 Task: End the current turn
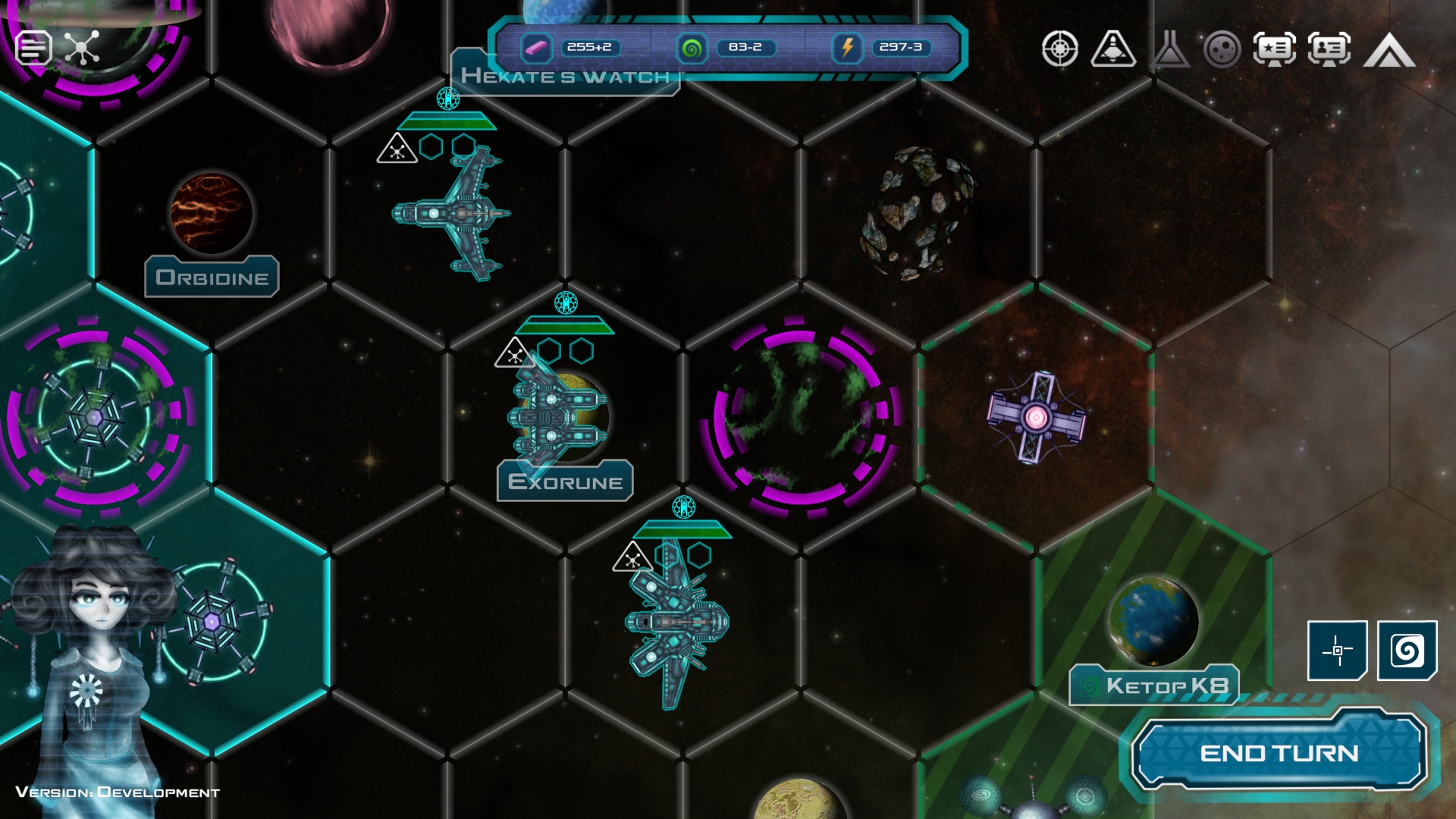1279,753
